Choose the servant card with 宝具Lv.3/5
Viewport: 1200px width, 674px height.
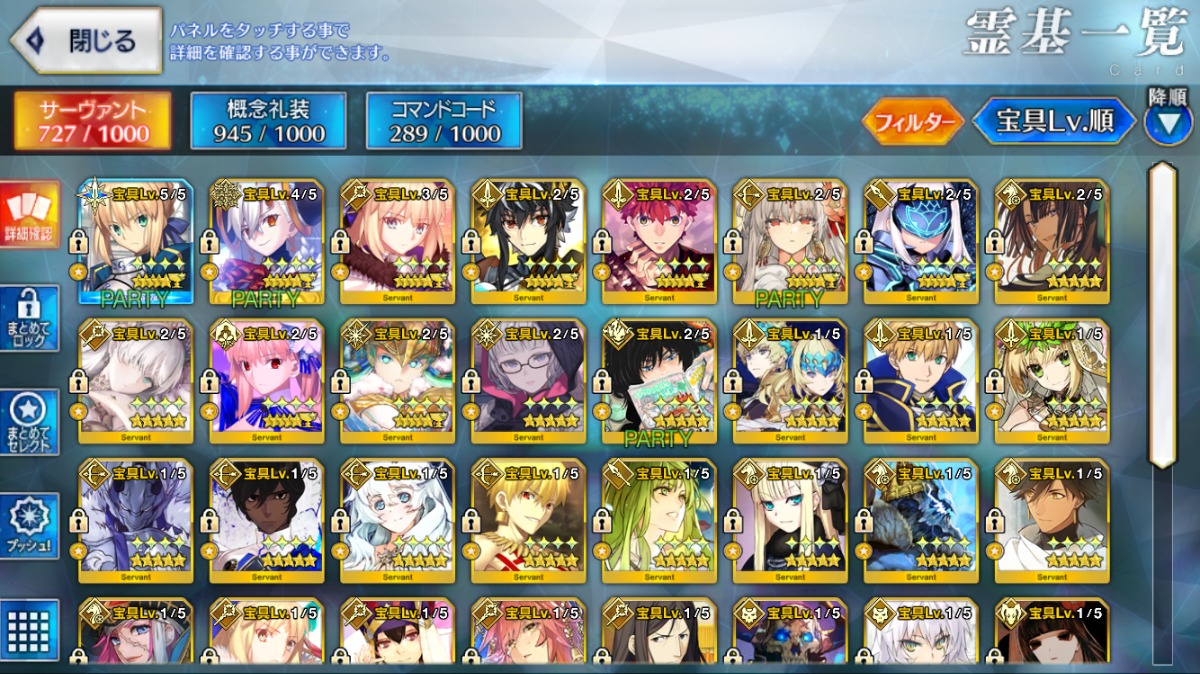[x=398, y=240]
